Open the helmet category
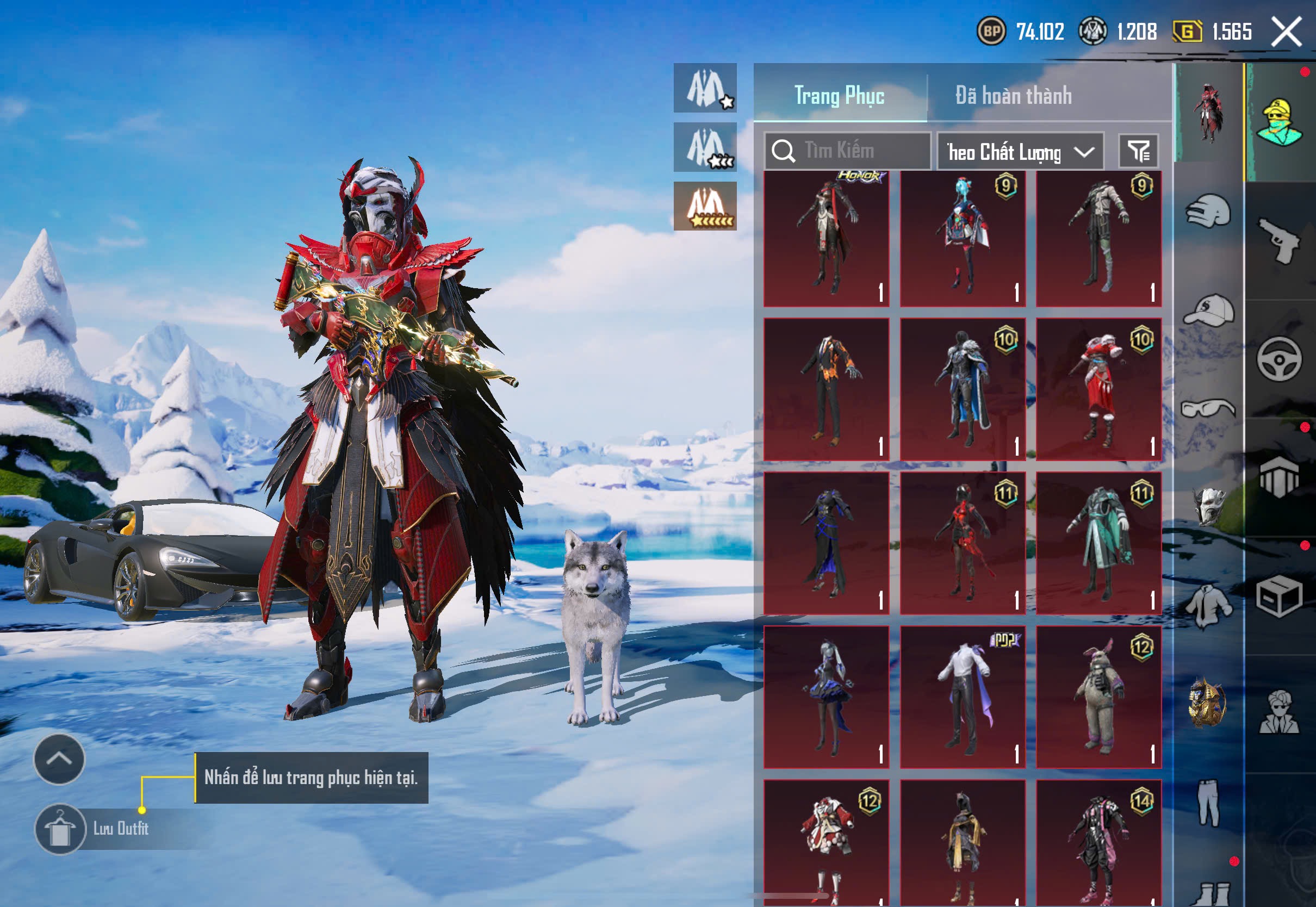1316x907 pixels. click(1209, 212)
